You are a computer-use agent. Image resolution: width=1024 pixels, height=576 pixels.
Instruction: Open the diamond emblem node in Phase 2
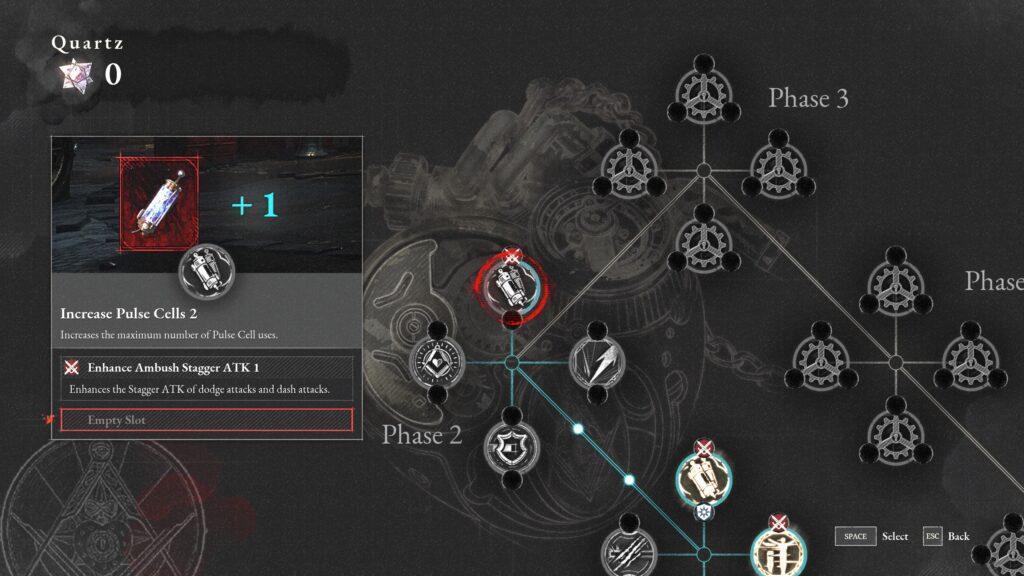tap(437, 363)
